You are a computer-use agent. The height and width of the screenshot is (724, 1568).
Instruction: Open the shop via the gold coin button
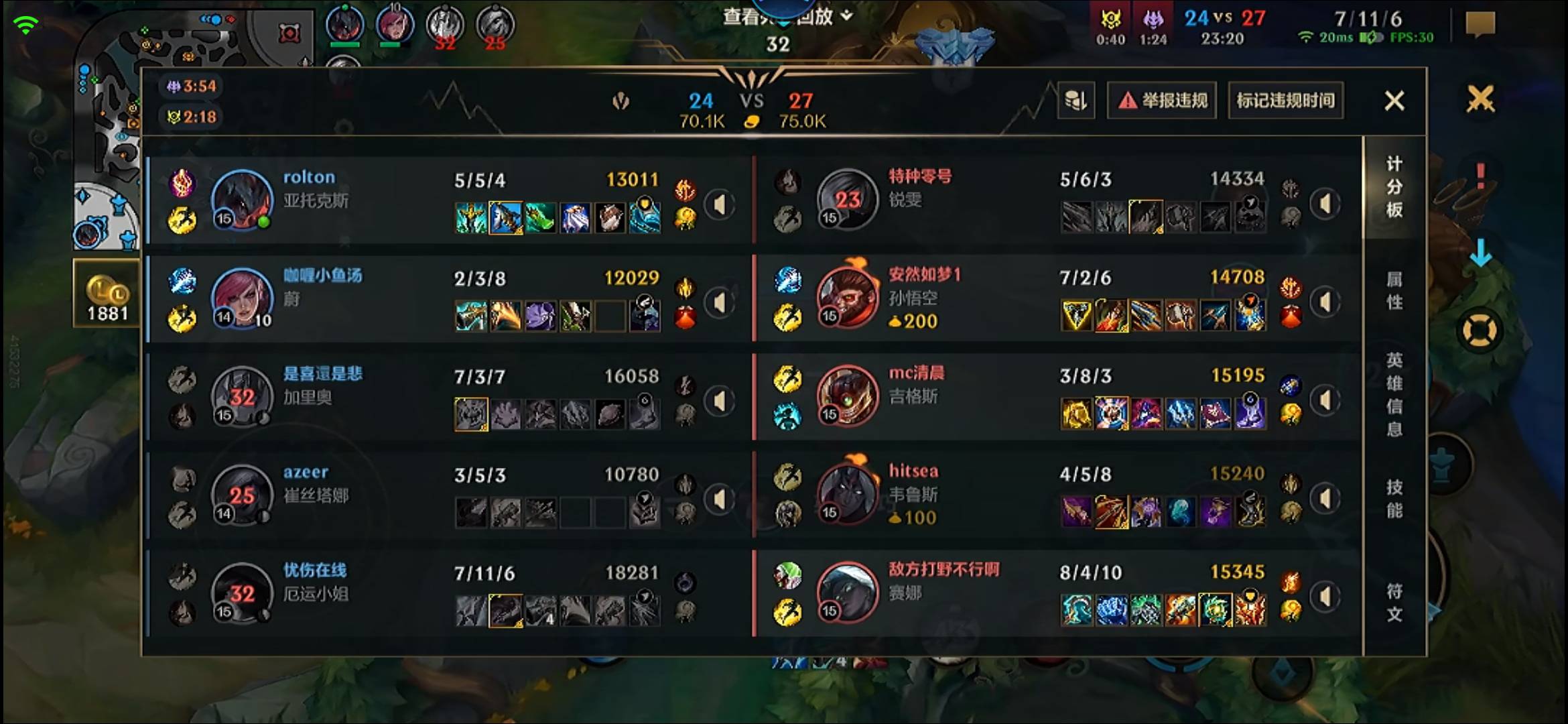click(107, 294)
